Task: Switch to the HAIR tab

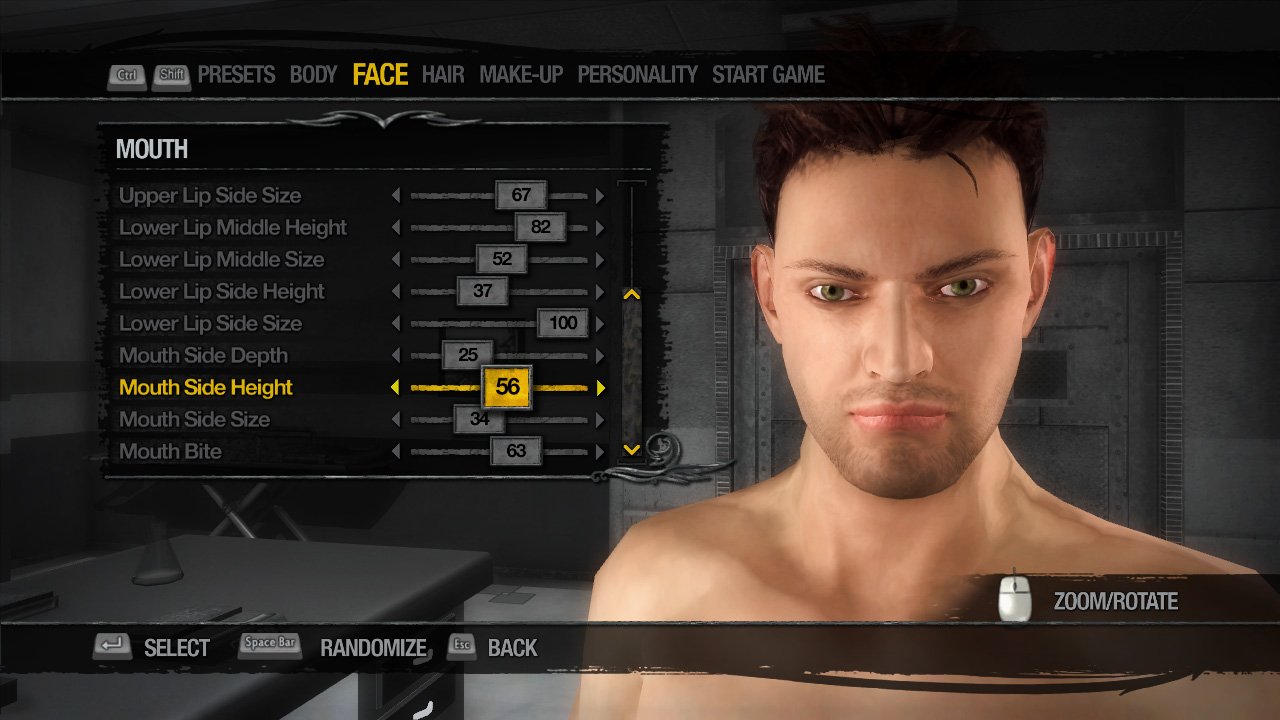Action: pos(443,74)
